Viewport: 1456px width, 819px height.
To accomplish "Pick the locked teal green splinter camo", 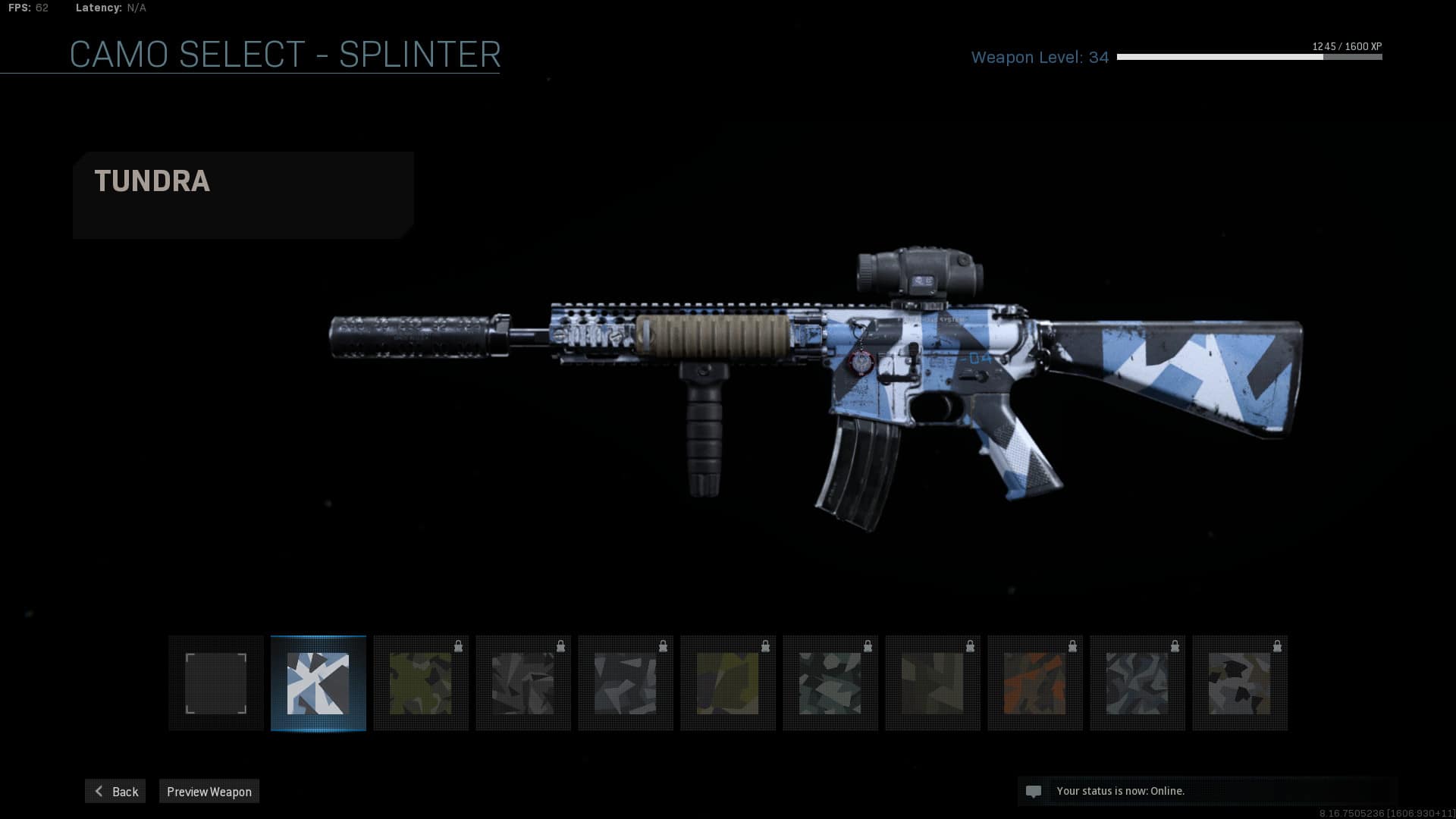I will [x=830, y=683].
